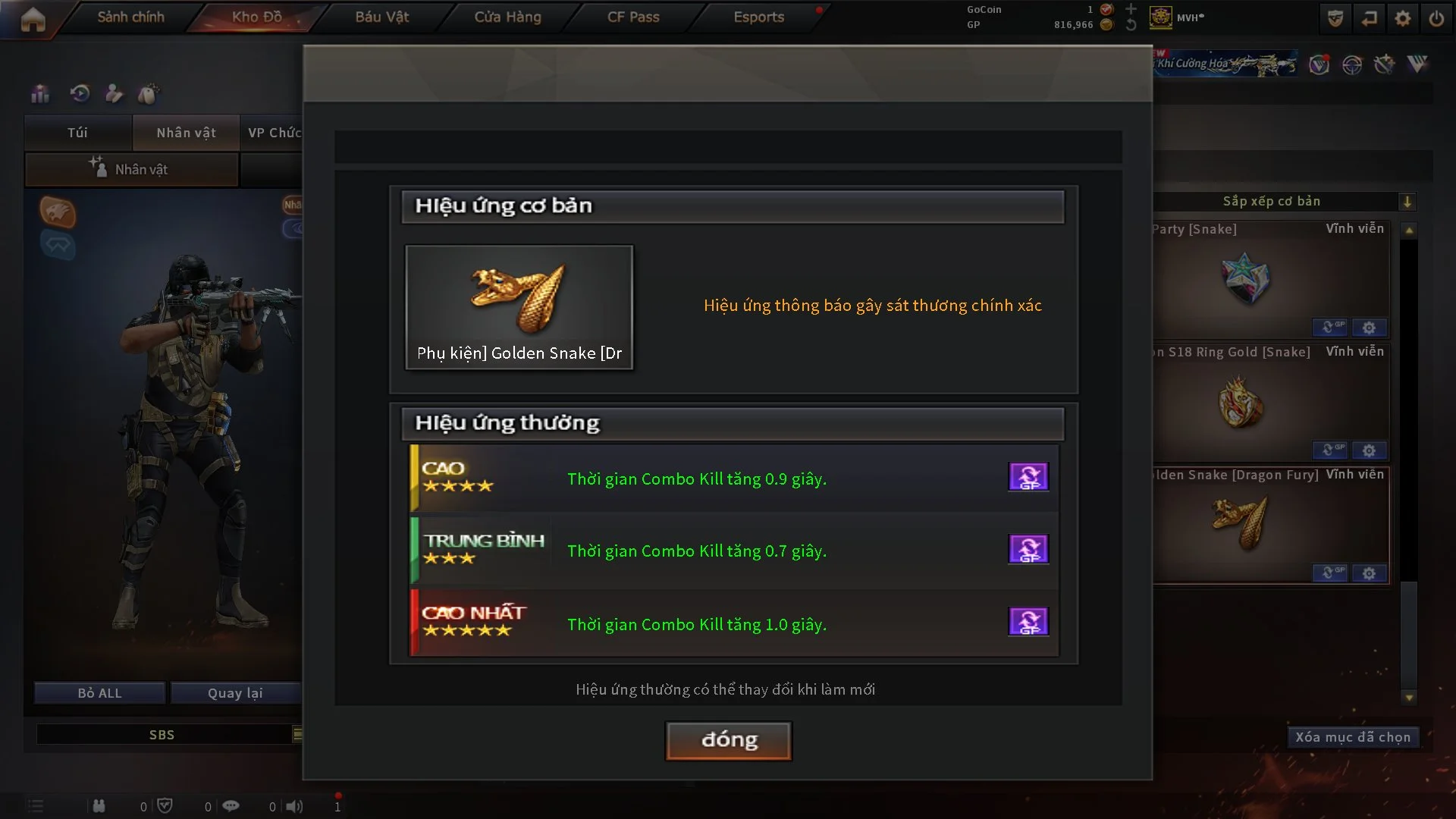Toggle GP refresh beside TRUNG BÌNH effect
The height and width of the screenshot is (819, 1456).
point(1028,549)
